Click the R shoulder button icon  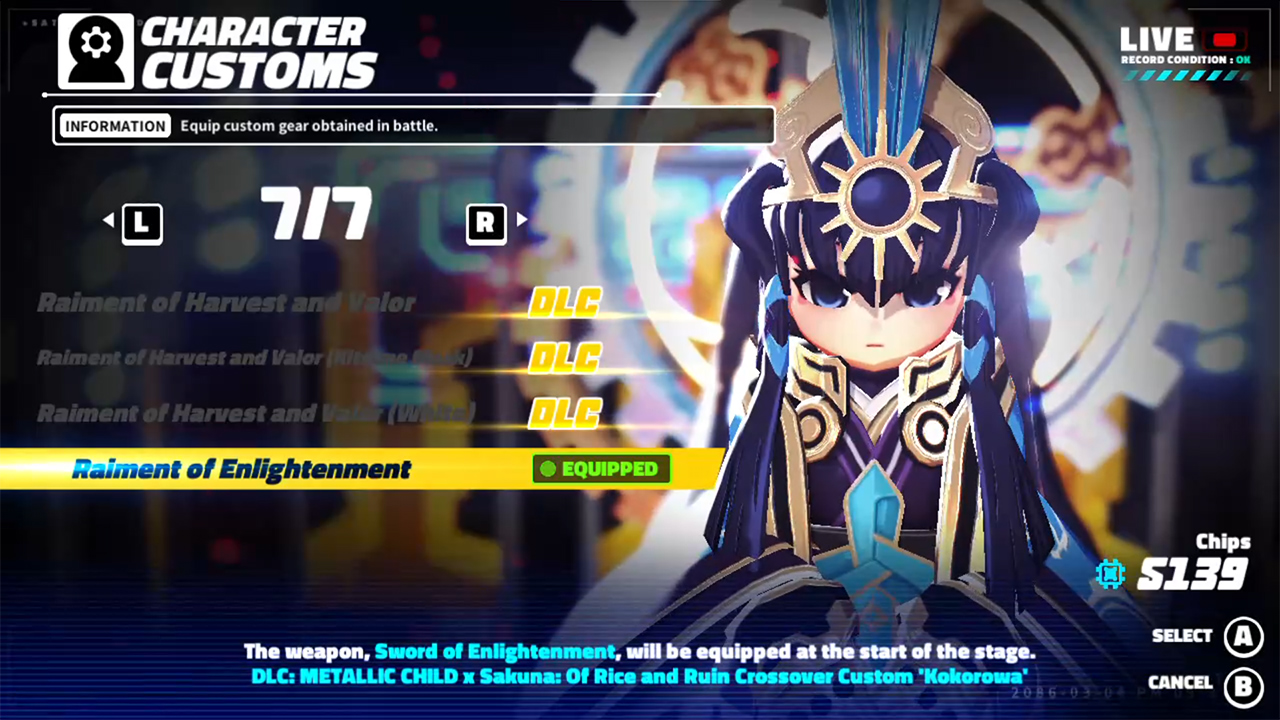click(x=486, y=222)
